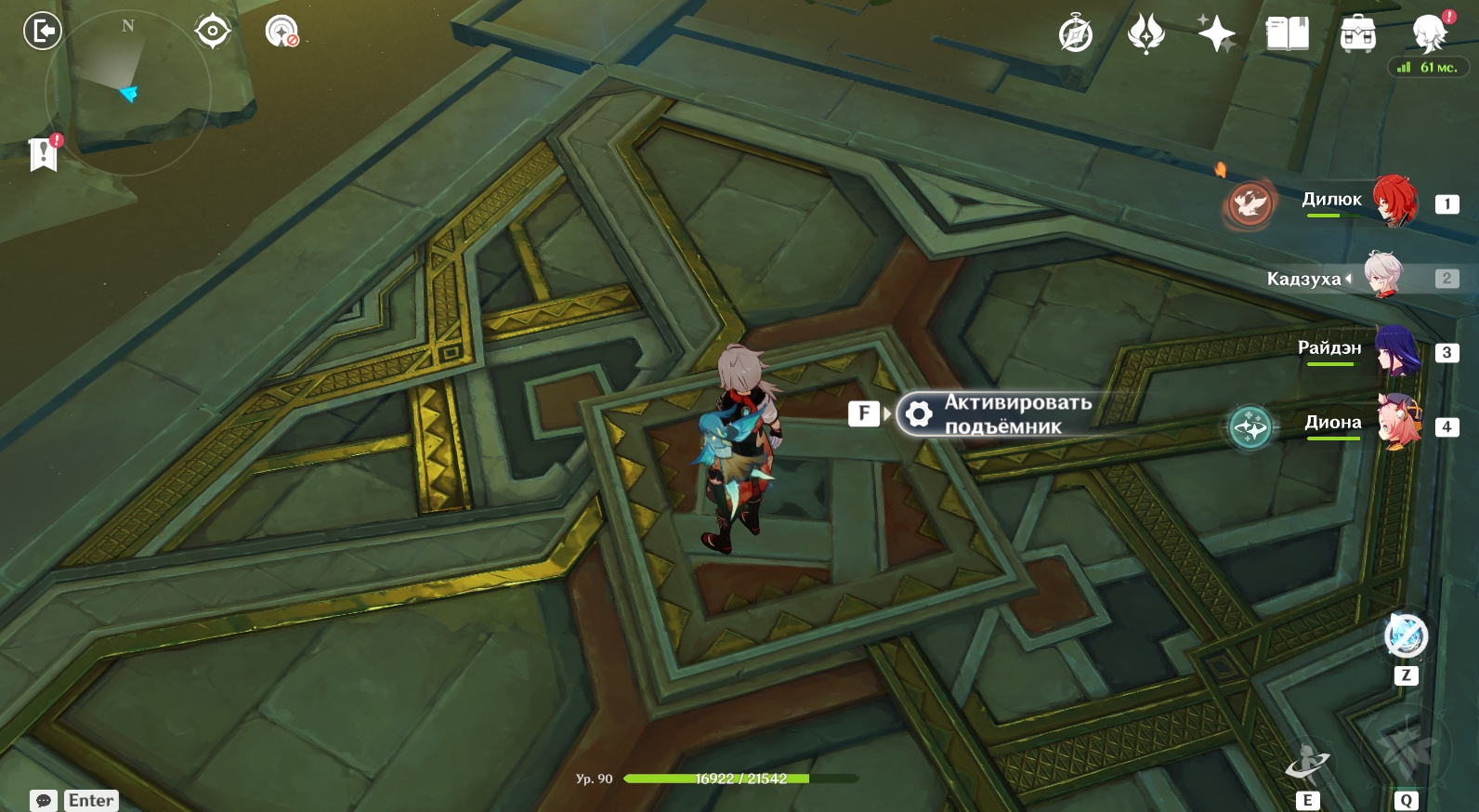This screenshot has width=1479, height=812.
Task: Click the exit door icon
Action: pyautogui.click(x=42, y=32)
